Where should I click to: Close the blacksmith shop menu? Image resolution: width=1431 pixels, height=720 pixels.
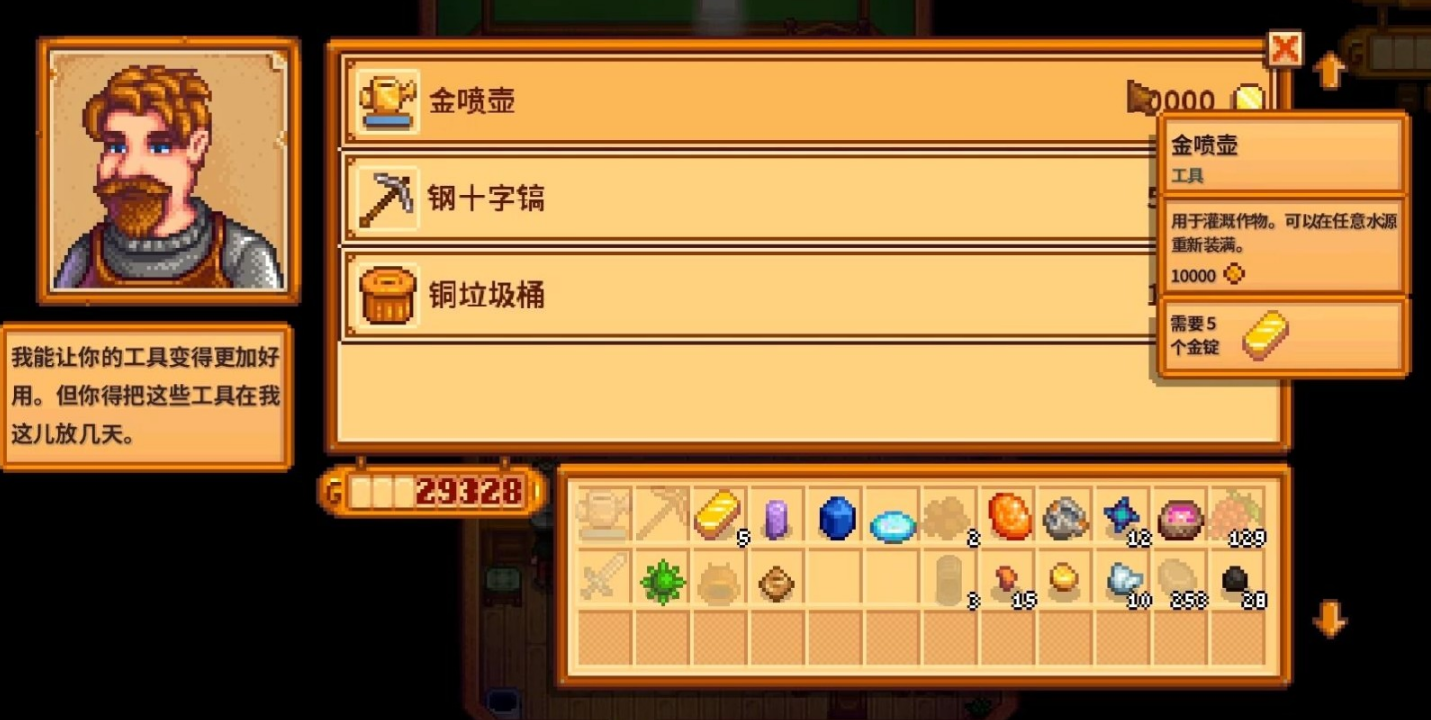click(x=1285, y=48)
